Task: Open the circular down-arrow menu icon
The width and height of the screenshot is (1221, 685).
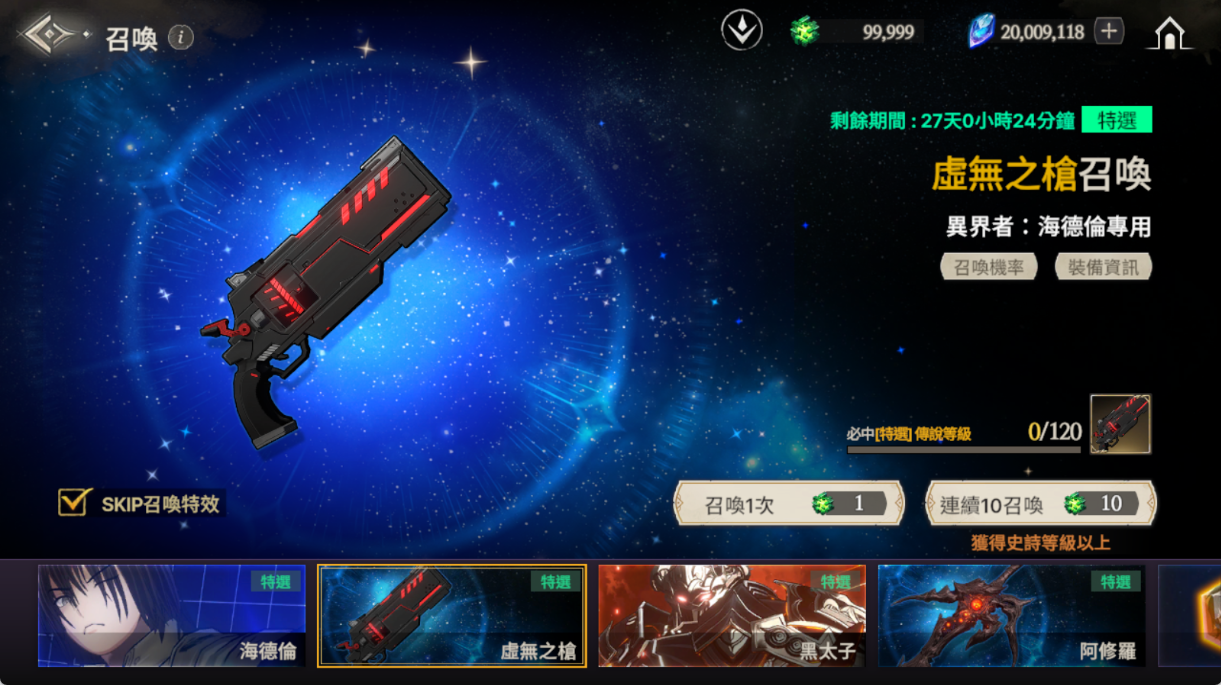Action: click(x=741, y=32)
